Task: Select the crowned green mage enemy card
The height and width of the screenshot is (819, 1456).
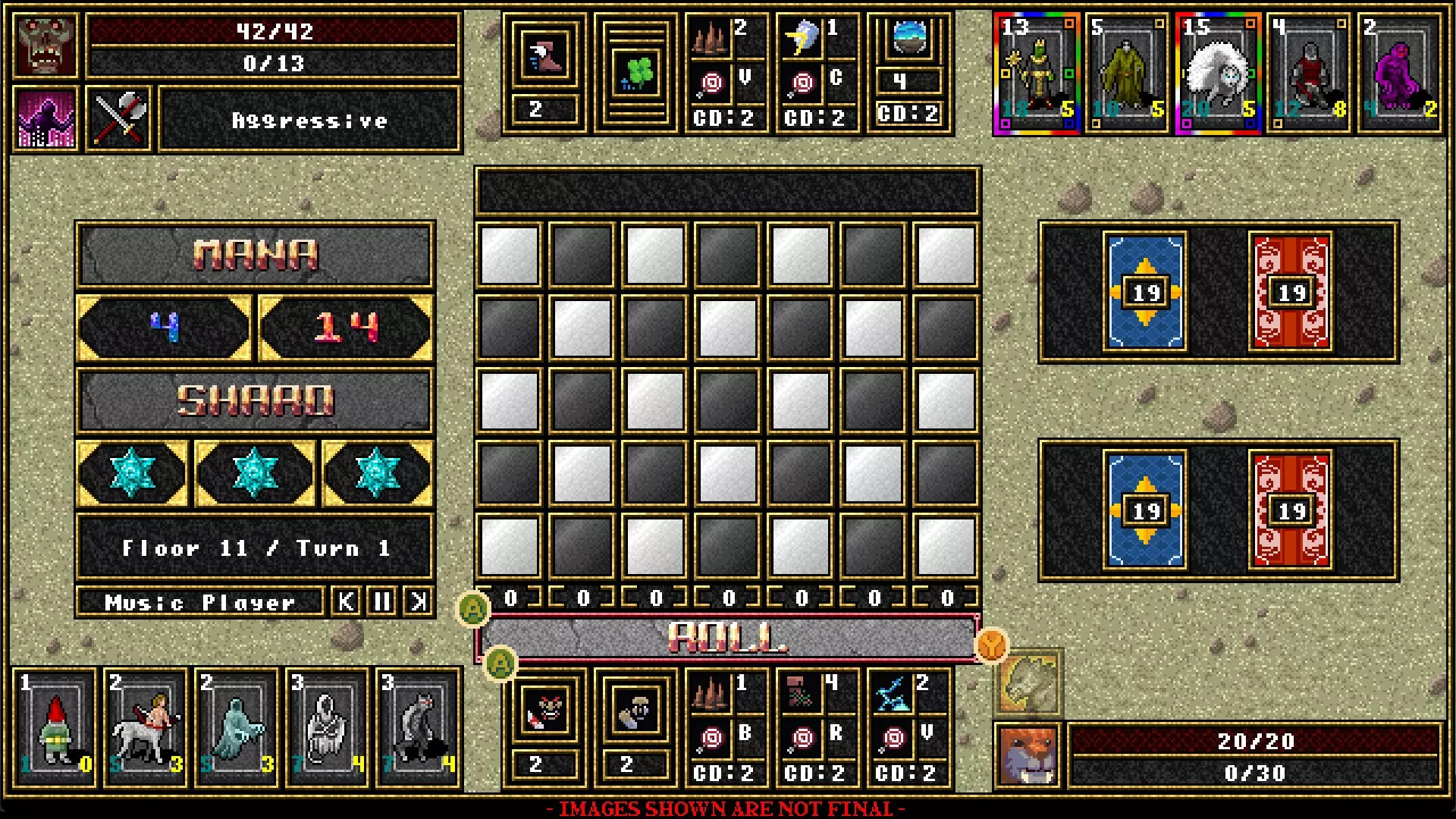Action: point(1037,74)
